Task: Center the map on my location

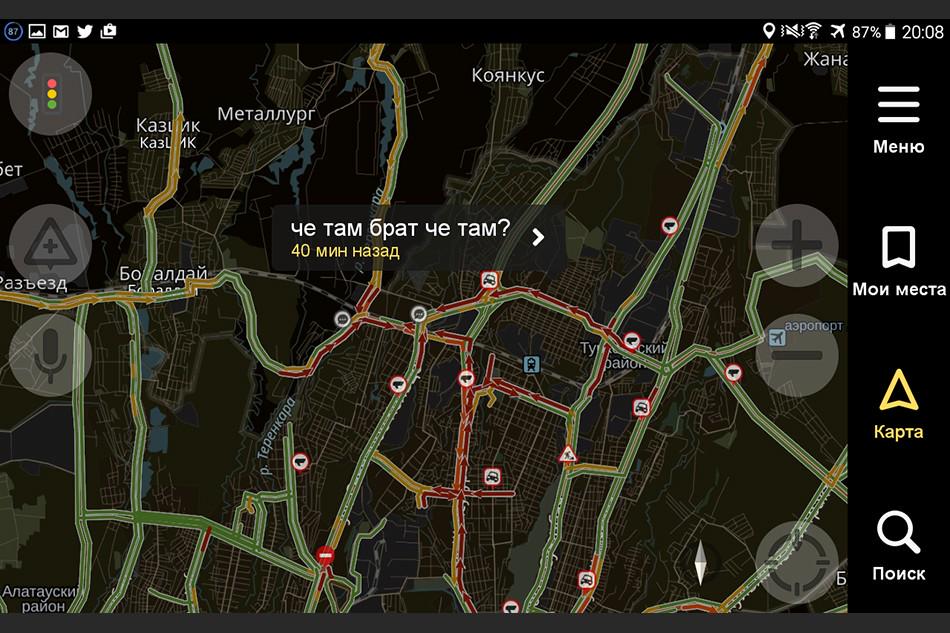Action: (x=796, y=562)
